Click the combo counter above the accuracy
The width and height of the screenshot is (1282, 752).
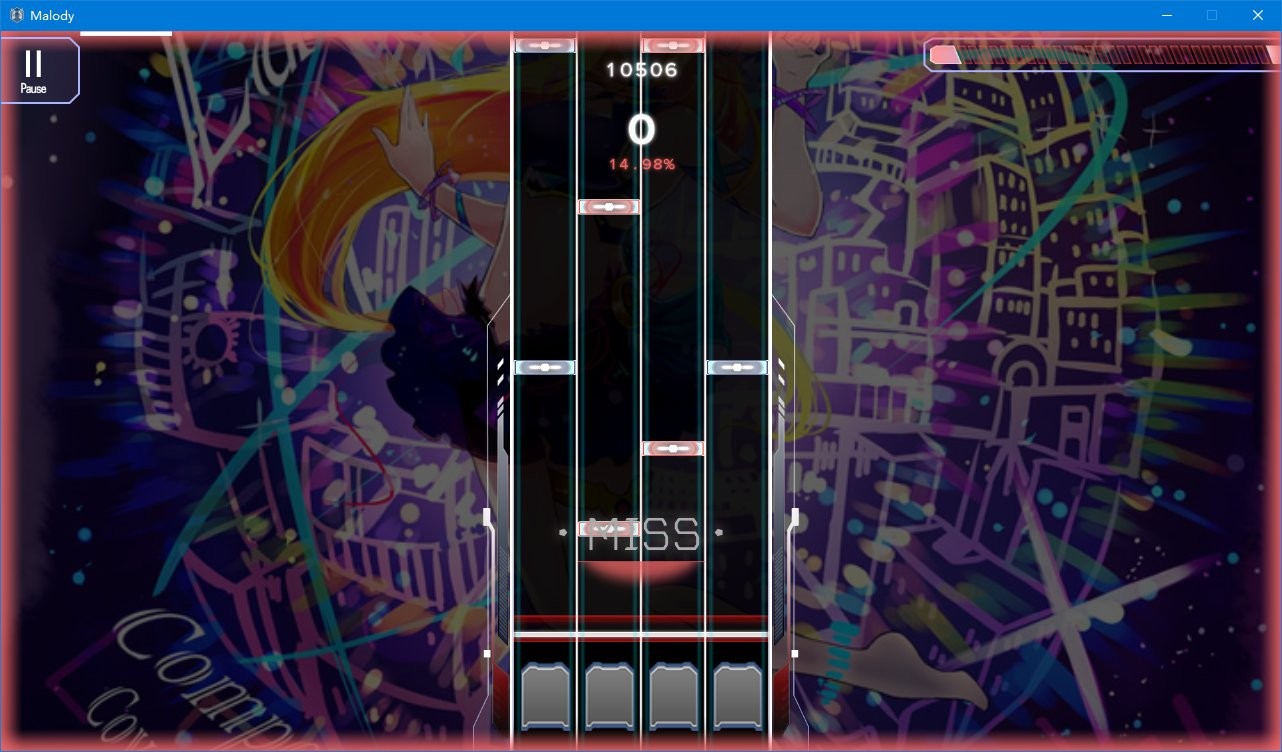point(641,128)
